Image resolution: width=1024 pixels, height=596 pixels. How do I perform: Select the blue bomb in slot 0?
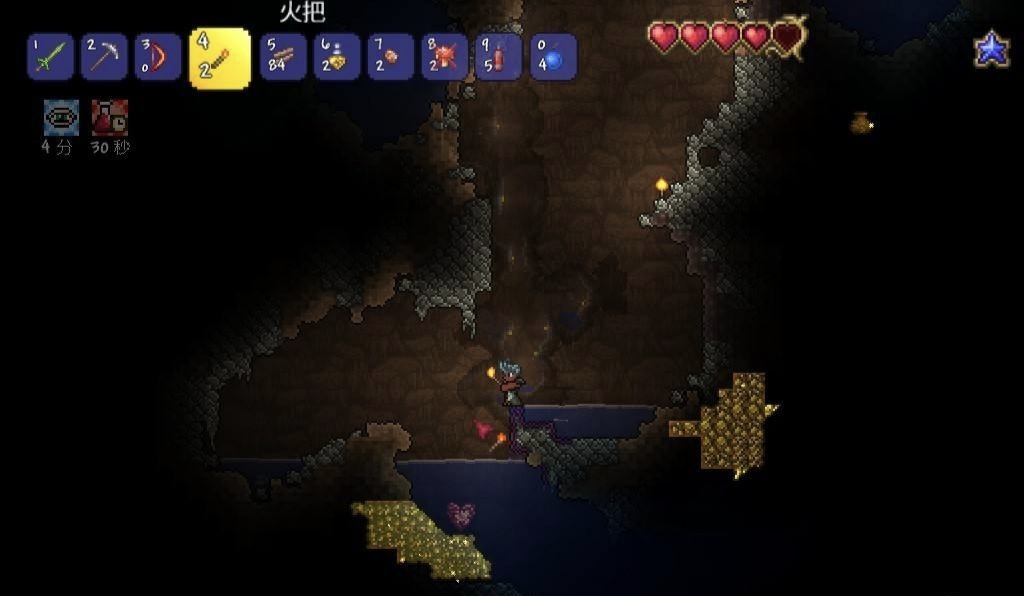(553, 57)
